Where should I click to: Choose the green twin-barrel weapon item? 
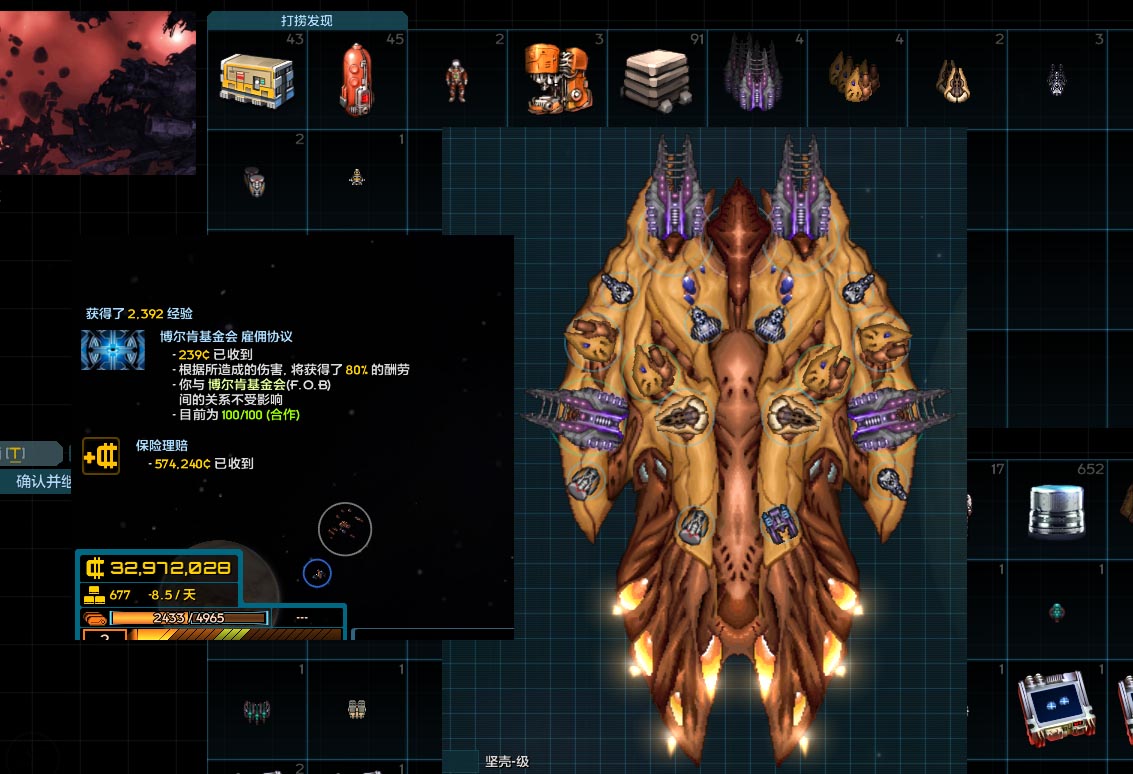pyautogui.click(x=257, y=710)
